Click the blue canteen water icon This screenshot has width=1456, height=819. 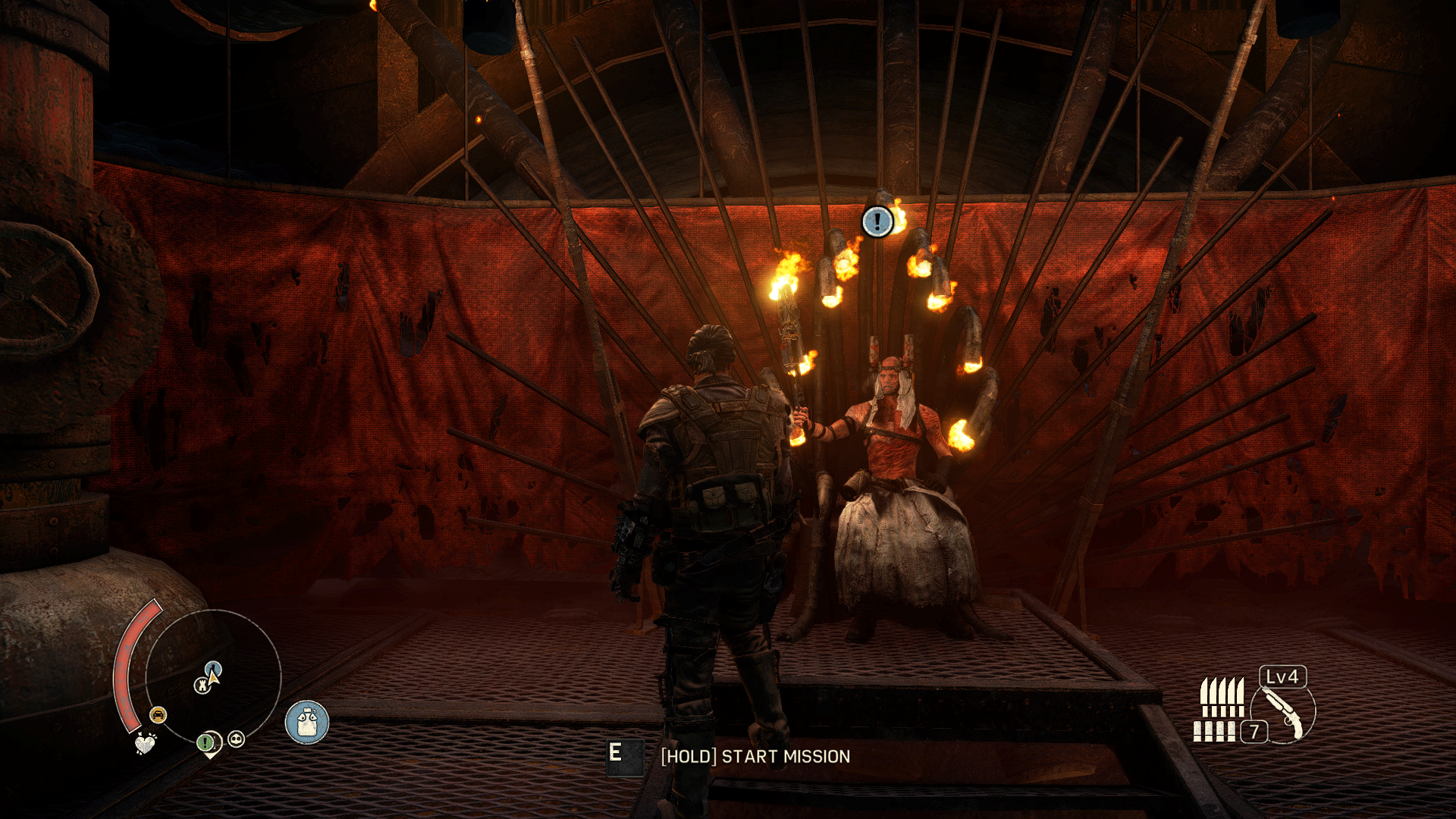pos(307,722)
